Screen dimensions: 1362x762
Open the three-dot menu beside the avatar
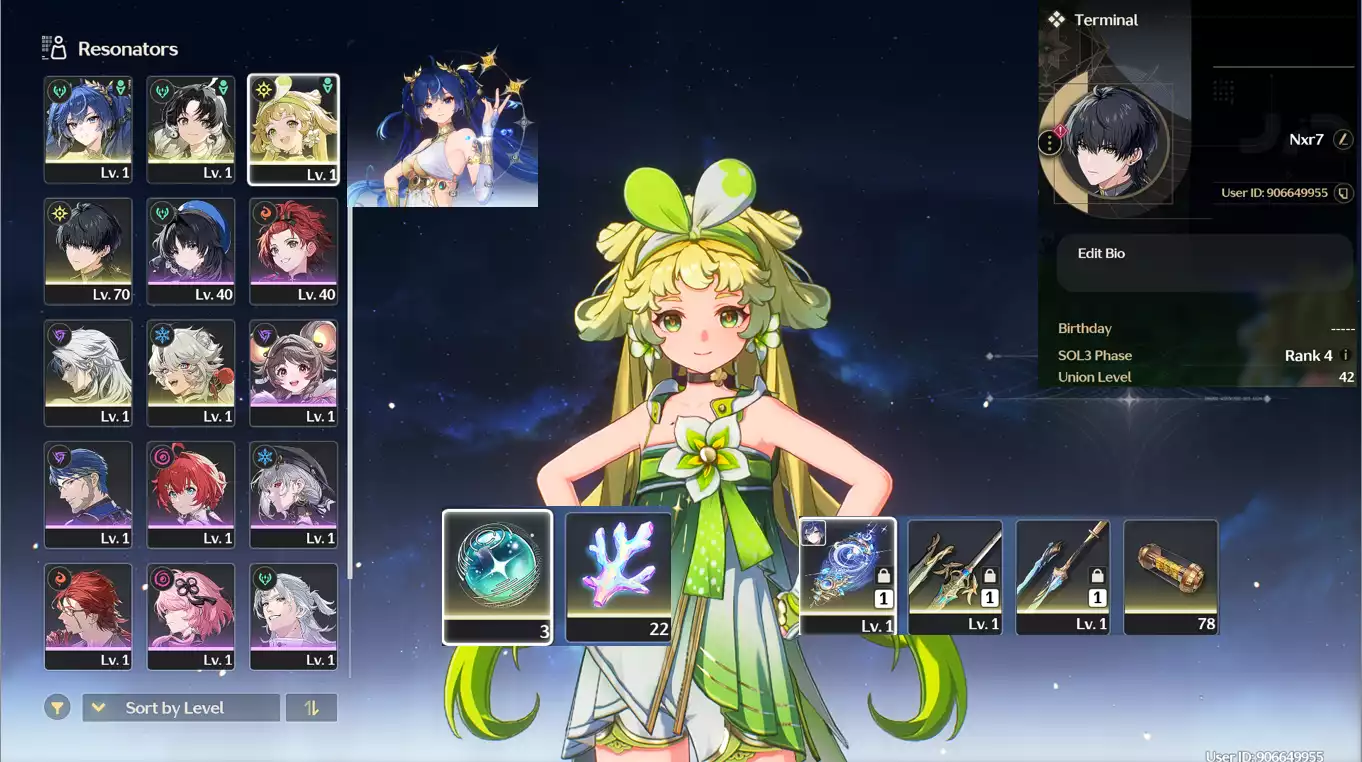[x=1049, y=143]
